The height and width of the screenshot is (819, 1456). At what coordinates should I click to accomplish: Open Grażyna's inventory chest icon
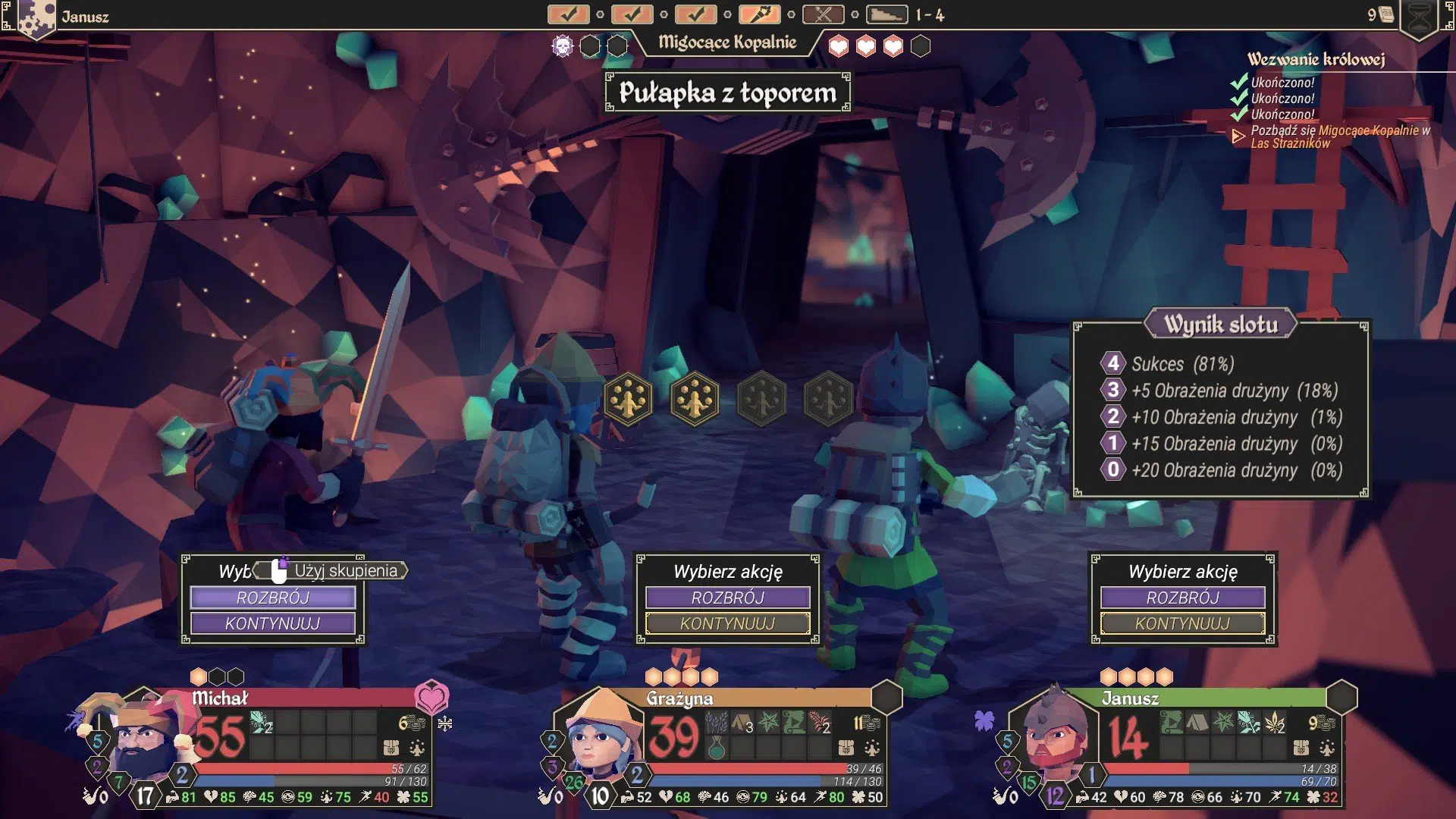tap(846, 748)
